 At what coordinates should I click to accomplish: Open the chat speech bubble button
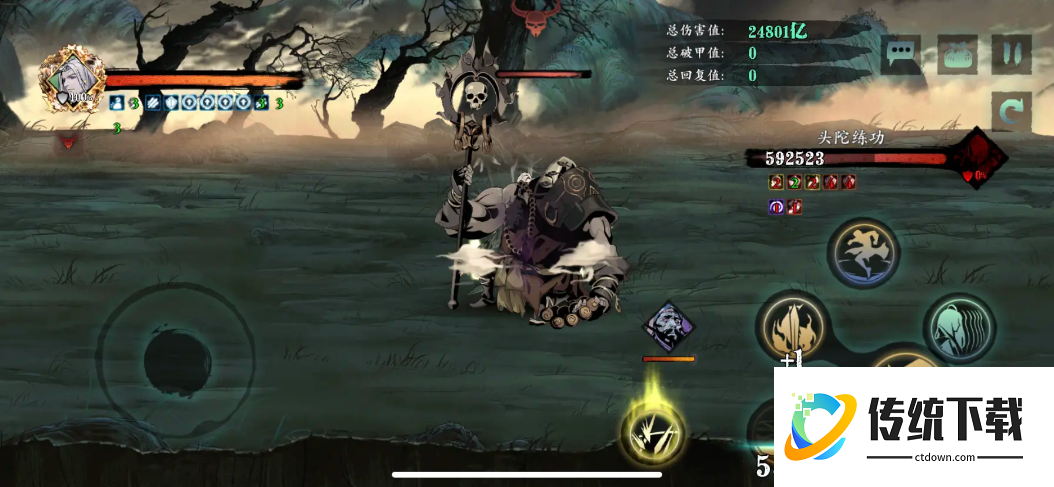901,54
